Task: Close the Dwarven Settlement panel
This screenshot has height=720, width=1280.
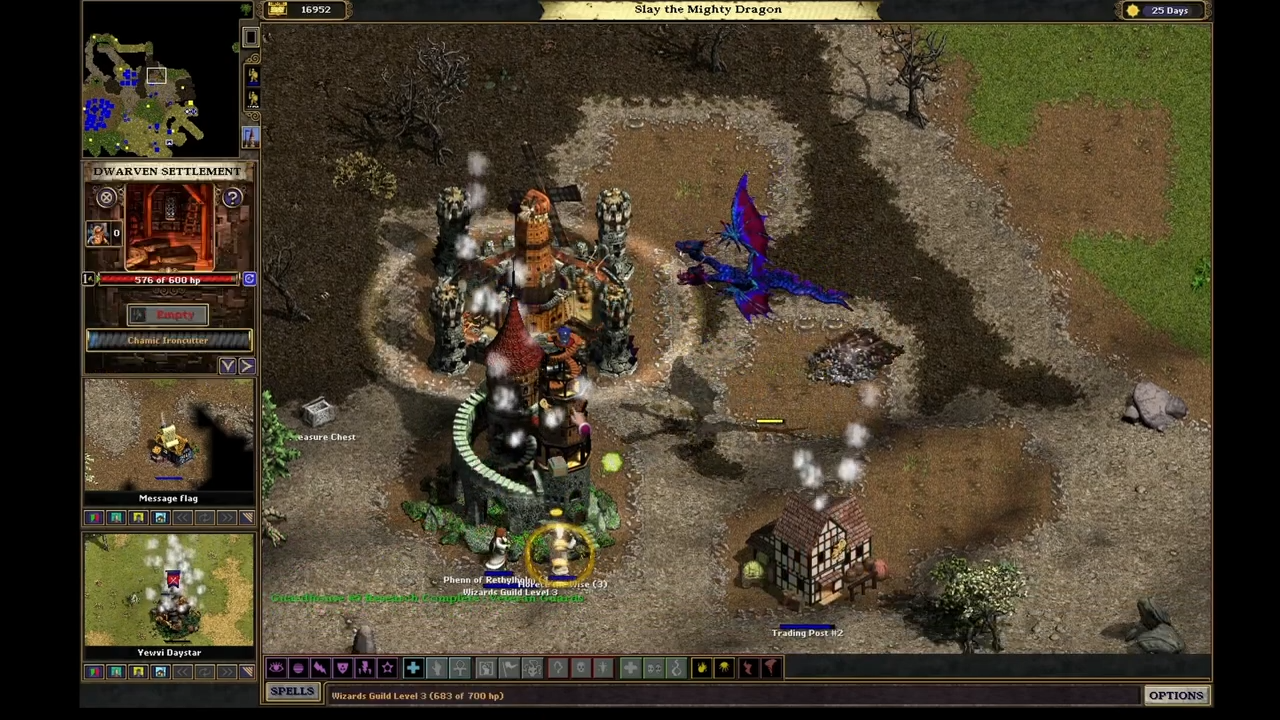Action: [x=106, y=198]
